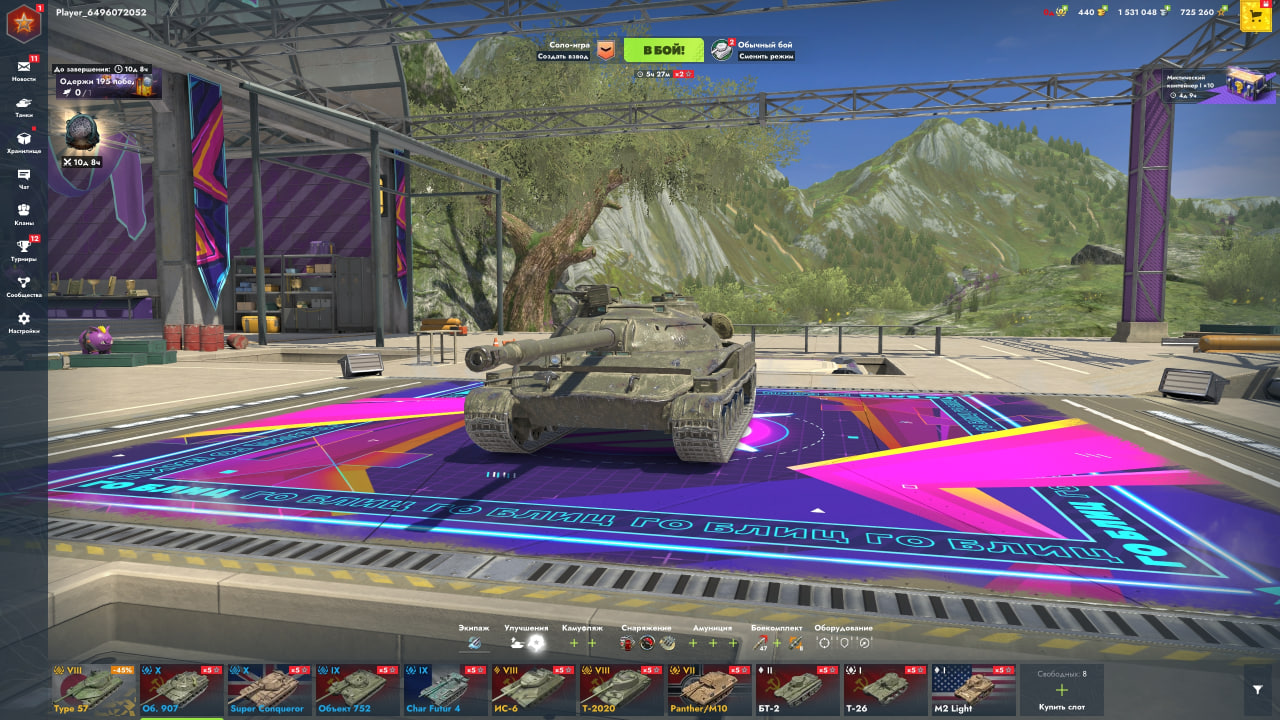Open the shop cart in the corner
This screenshot has height=720, width=1280.
1256,15
